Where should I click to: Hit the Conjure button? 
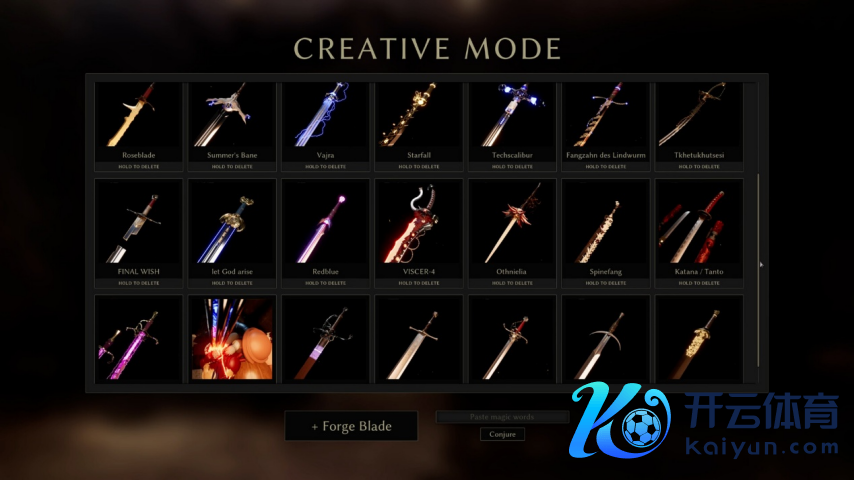[x=502, y=434]
